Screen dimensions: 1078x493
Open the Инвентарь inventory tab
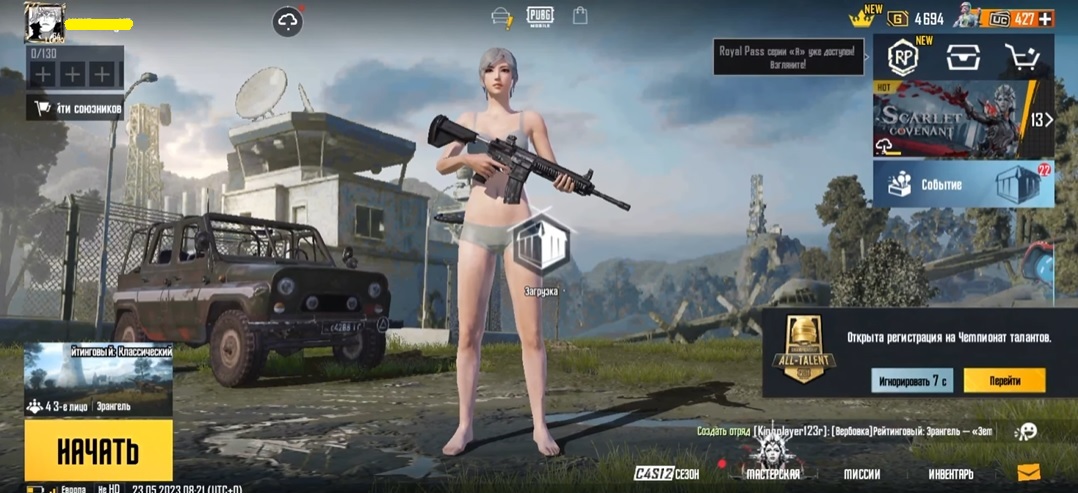tap(950, 473)
